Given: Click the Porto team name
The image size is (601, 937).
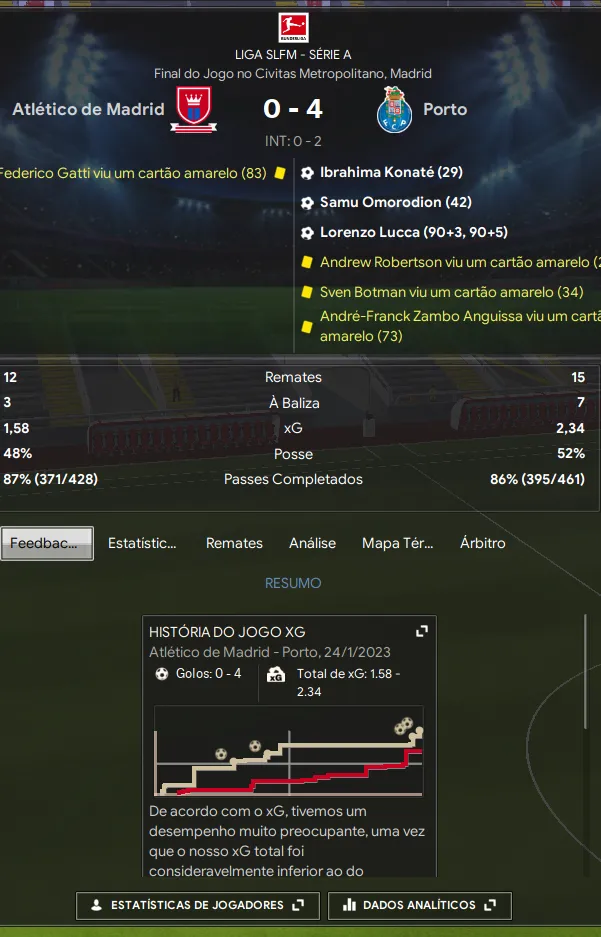Looking at the screenshot, I should (x=445, y=109).
